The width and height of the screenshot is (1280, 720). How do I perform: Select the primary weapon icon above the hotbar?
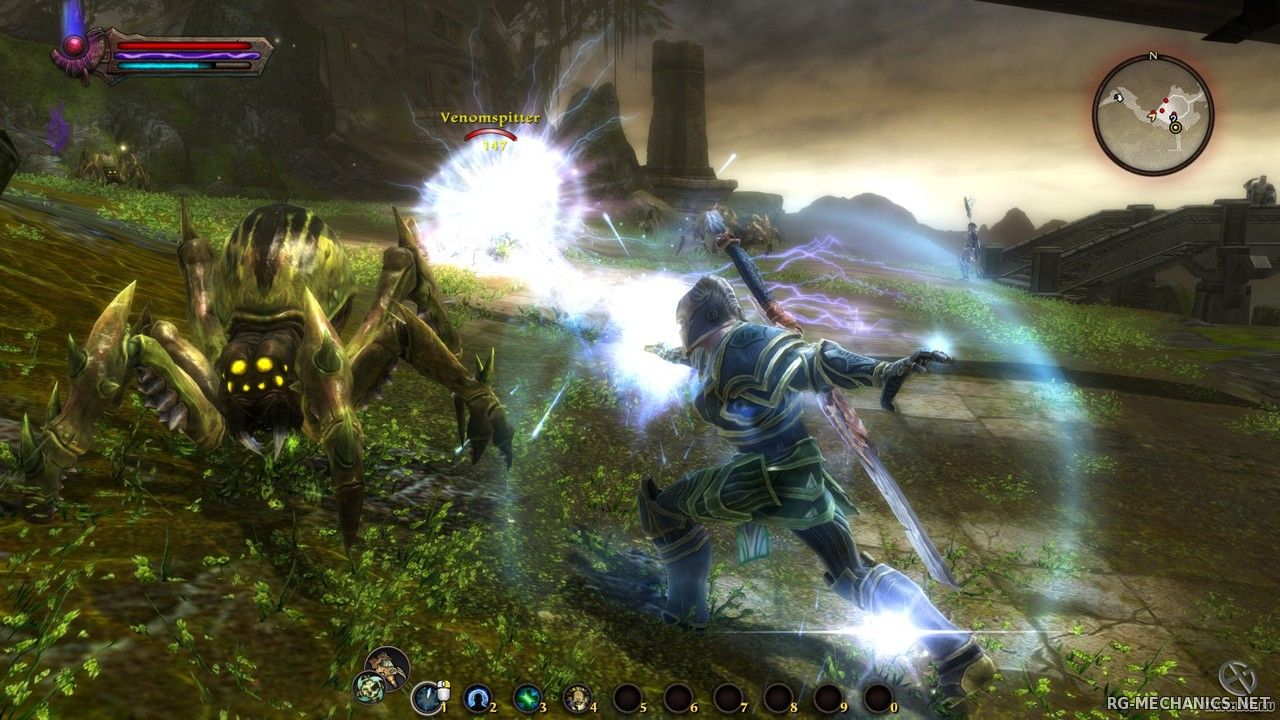386,664
